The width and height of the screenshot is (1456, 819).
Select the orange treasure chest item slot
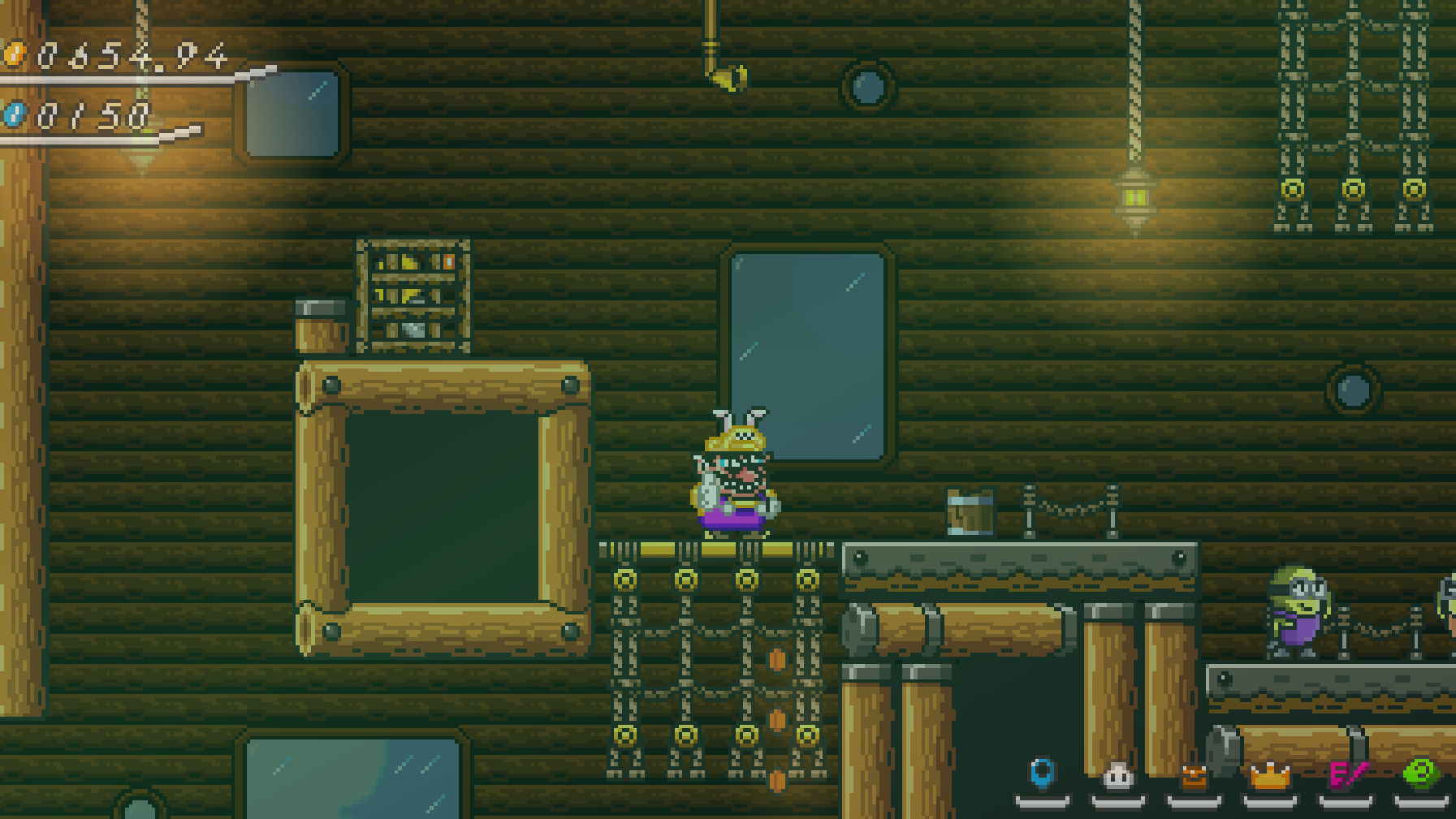(1194, 777)
